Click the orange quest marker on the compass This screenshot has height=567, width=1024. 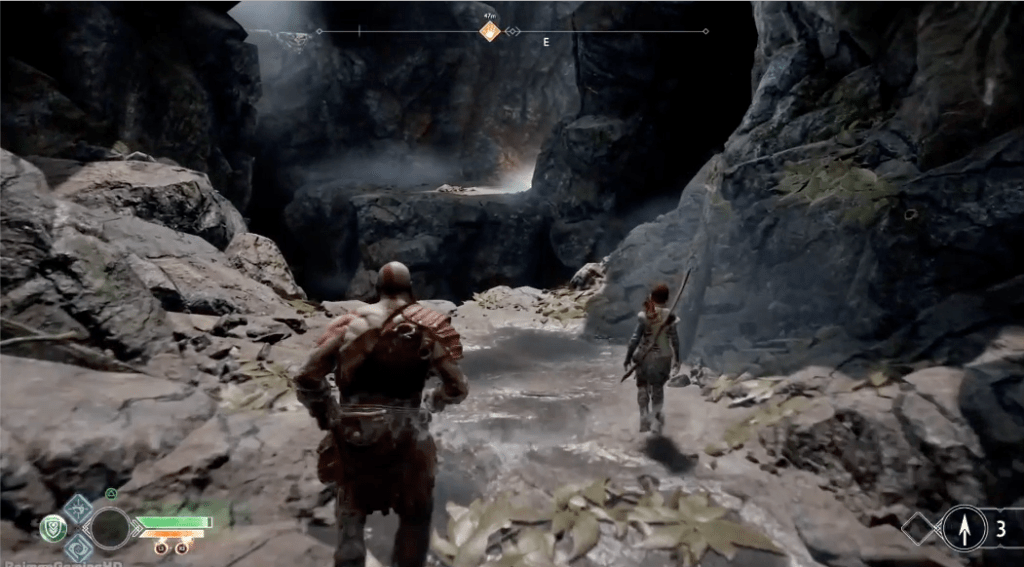coord(489,32)
